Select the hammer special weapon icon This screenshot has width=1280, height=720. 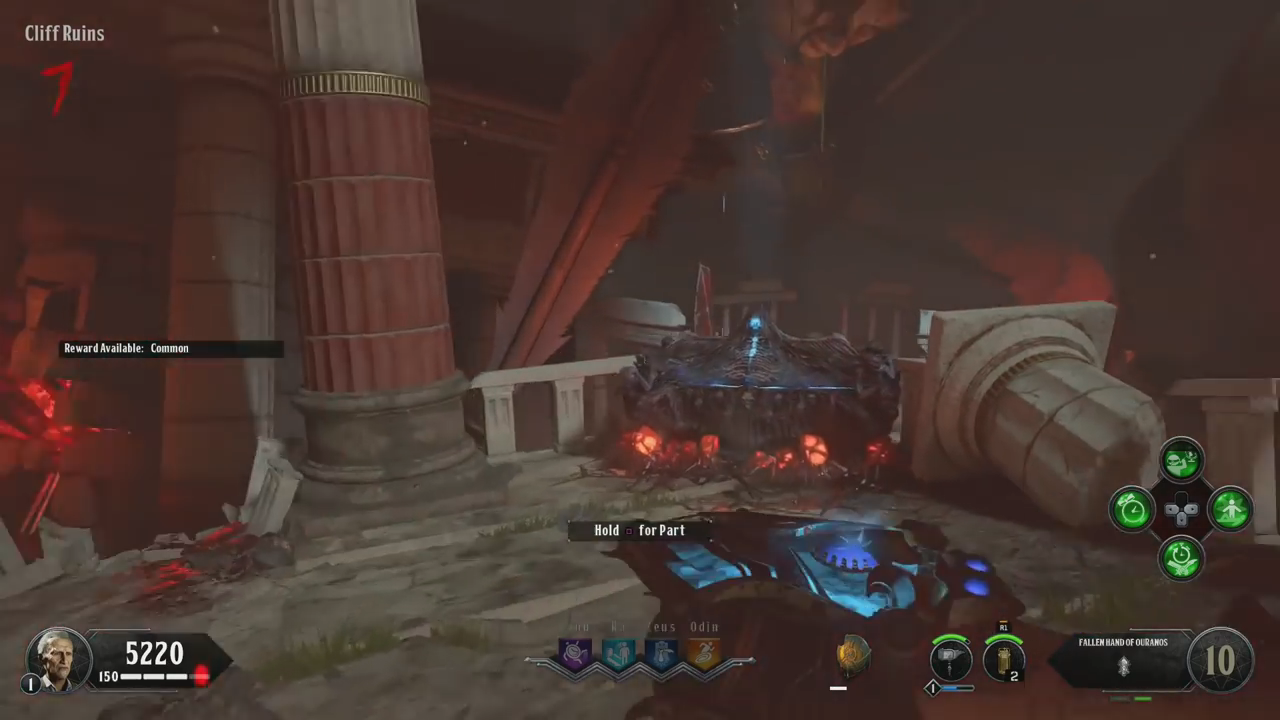point(950,661)
